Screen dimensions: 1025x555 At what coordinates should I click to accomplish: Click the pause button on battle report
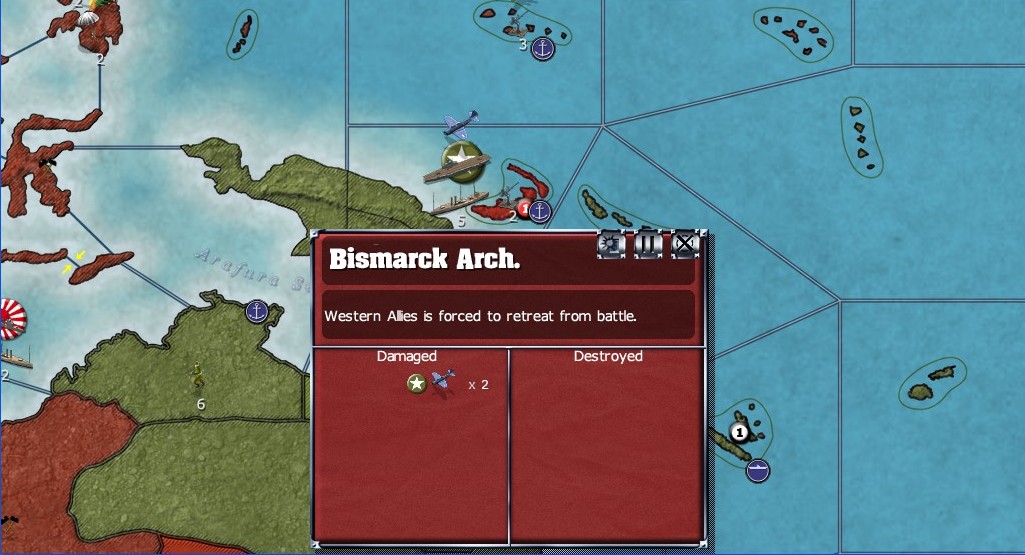coord(647,244)
